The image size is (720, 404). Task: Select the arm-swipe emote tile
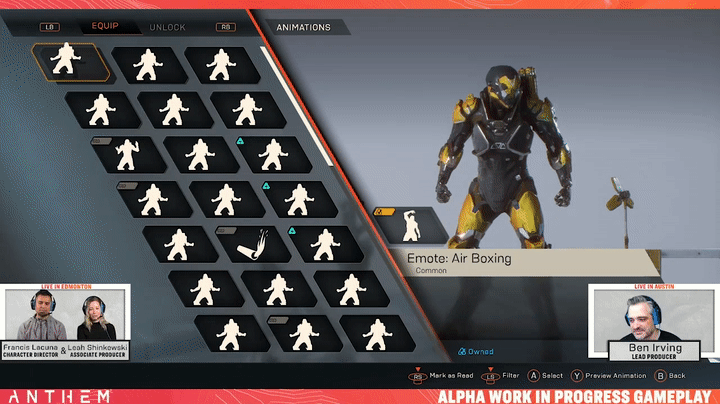click(248, 242)
